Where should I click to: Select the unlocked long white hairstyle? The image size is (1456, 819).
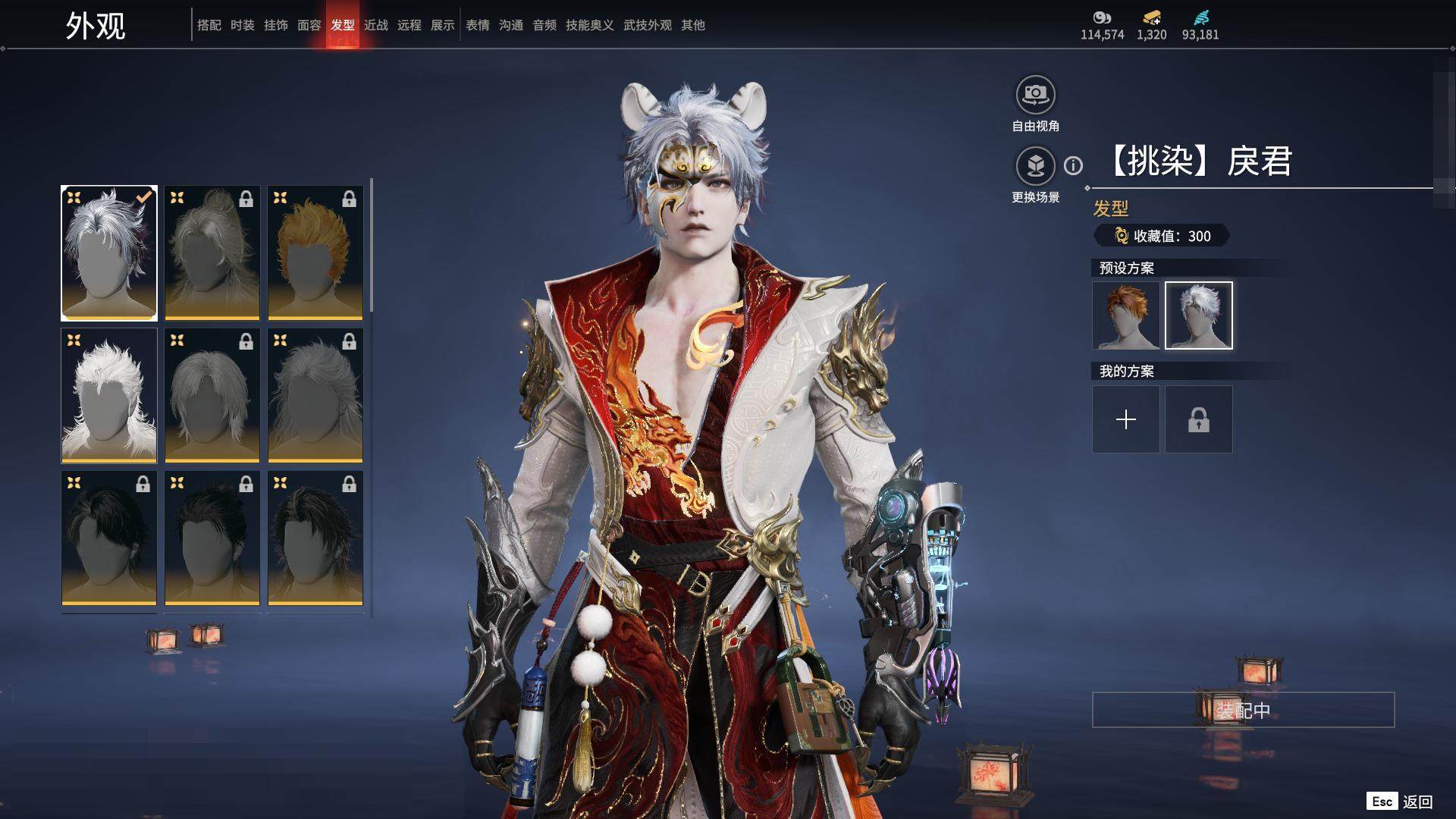click(x=109, y=396)
